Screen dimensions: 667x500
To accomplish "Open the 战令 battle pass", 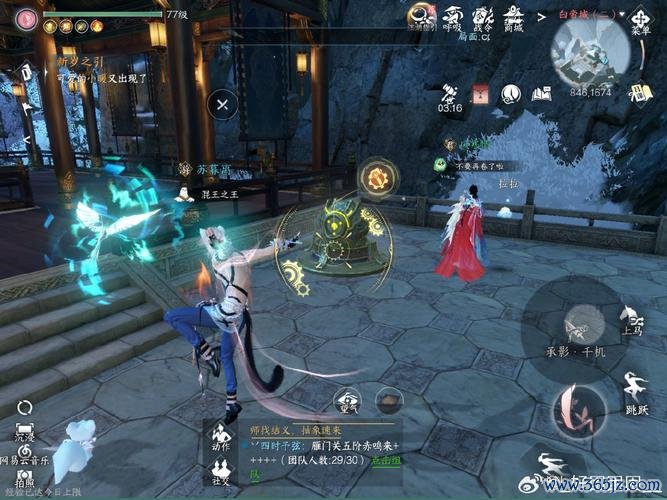I will coord(484,17).
